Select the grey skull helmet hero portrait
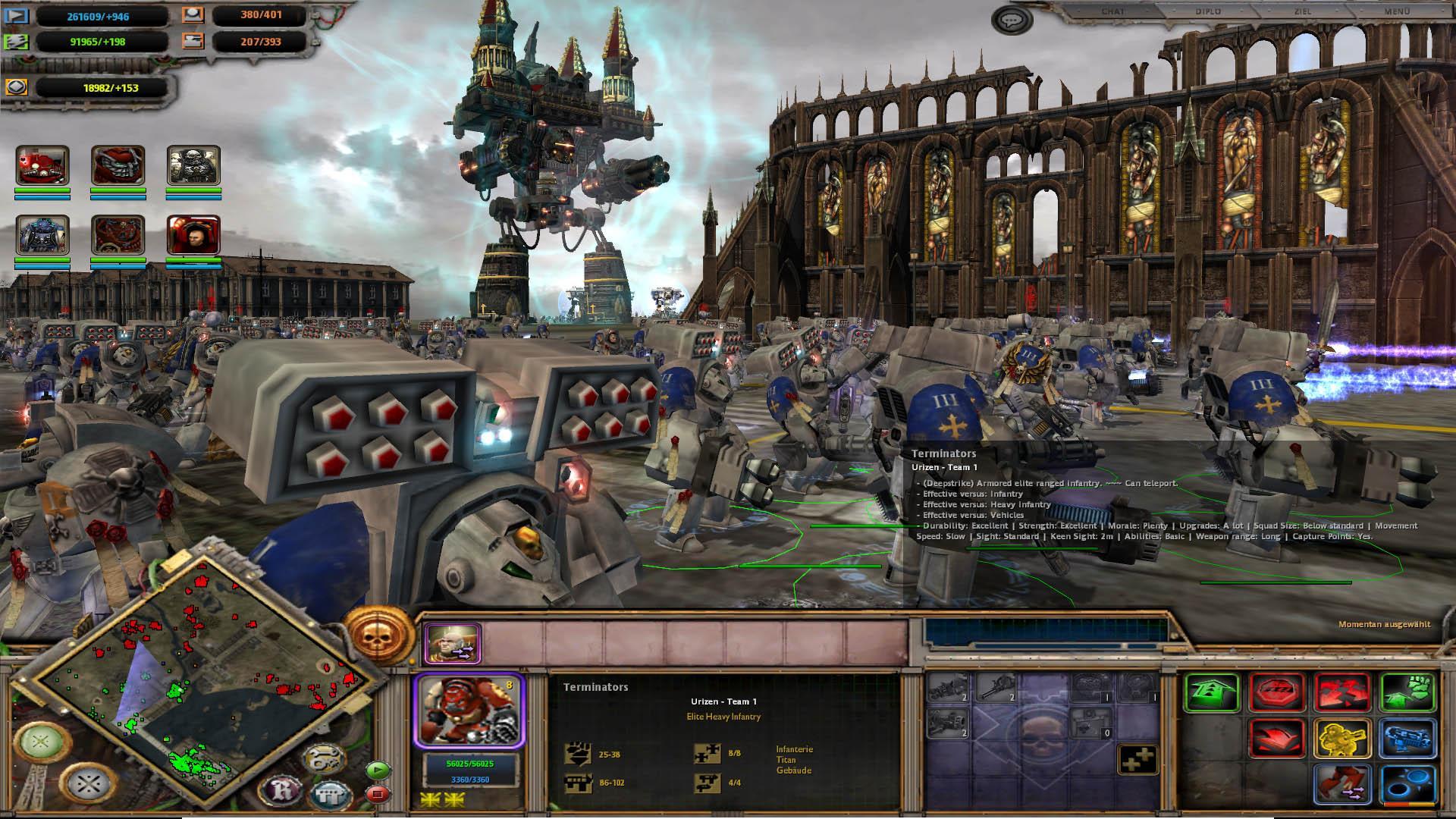The image size is (1456, 819). 193,166
